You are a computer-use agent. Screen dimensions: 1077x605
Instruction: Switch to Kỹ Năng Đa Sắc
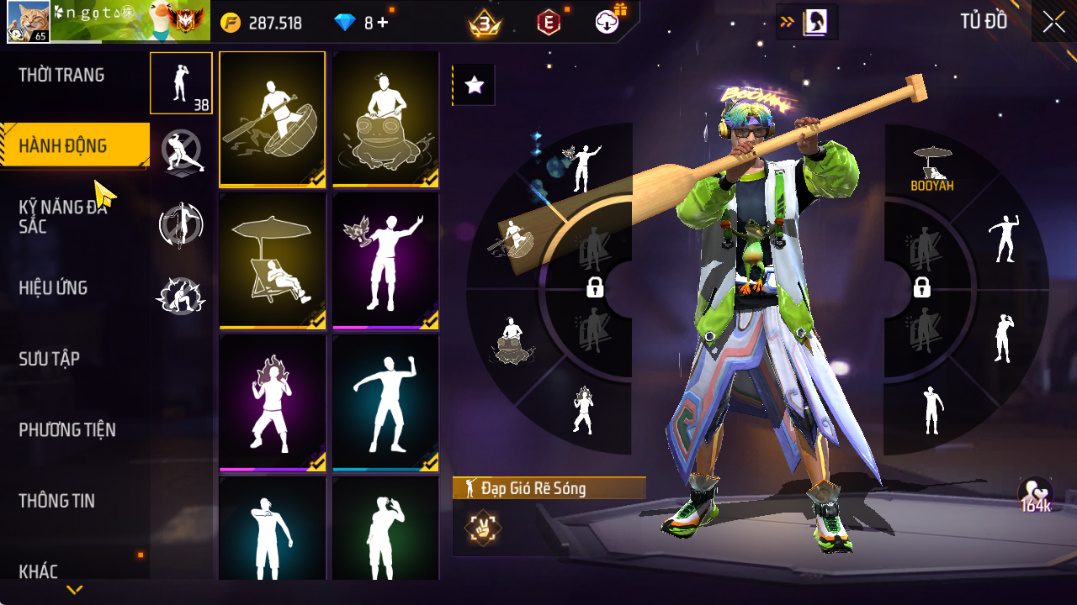(x=62, y=217)
